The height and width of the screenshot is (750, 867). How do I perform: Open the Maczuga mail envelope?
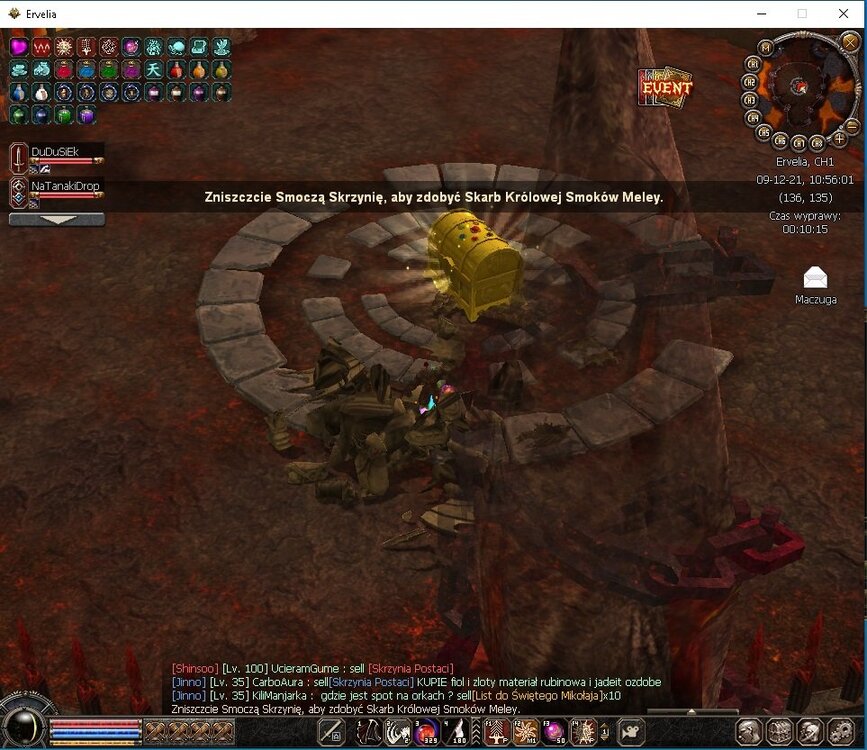coord(815,279)
